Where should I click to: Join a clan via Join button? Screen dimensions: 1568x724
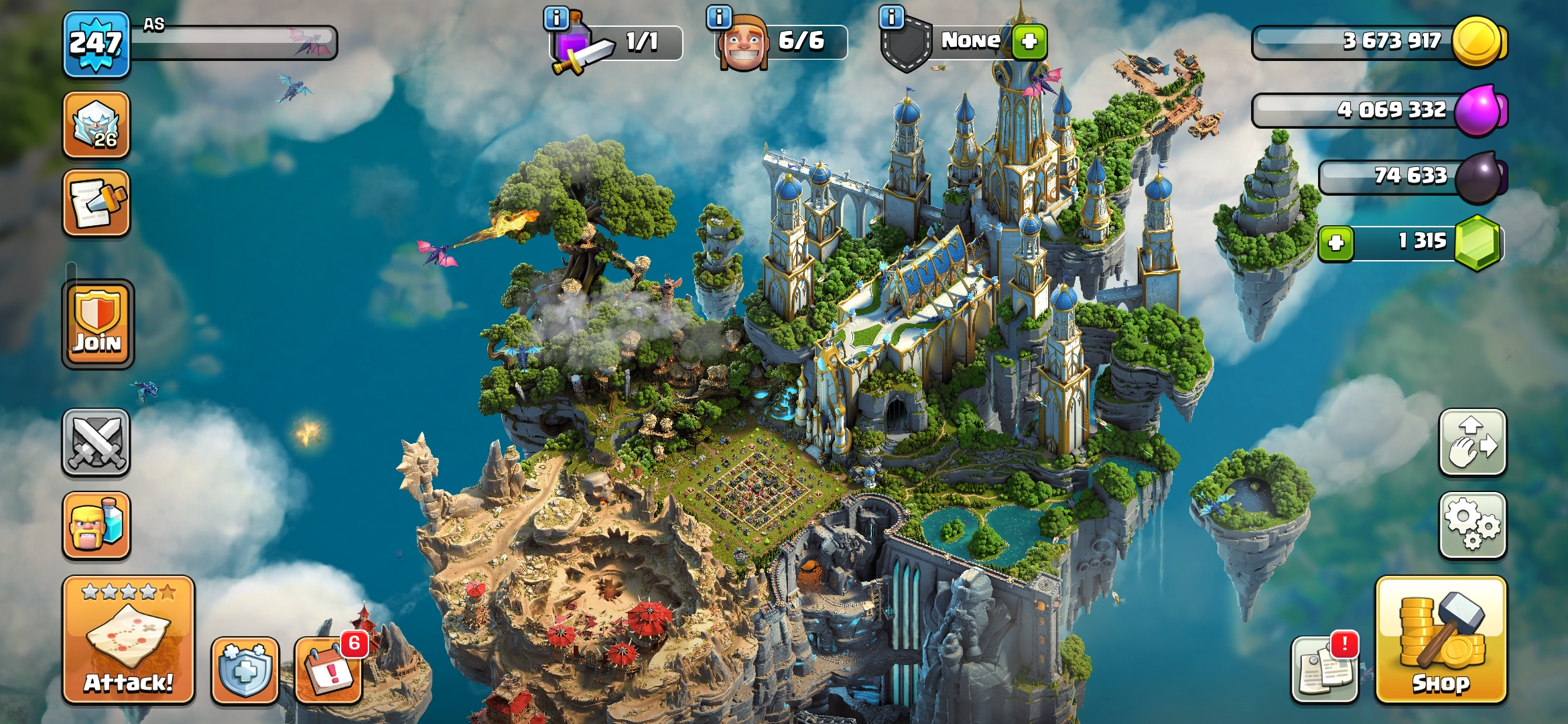pyautogui.click(x=98, y=324)
